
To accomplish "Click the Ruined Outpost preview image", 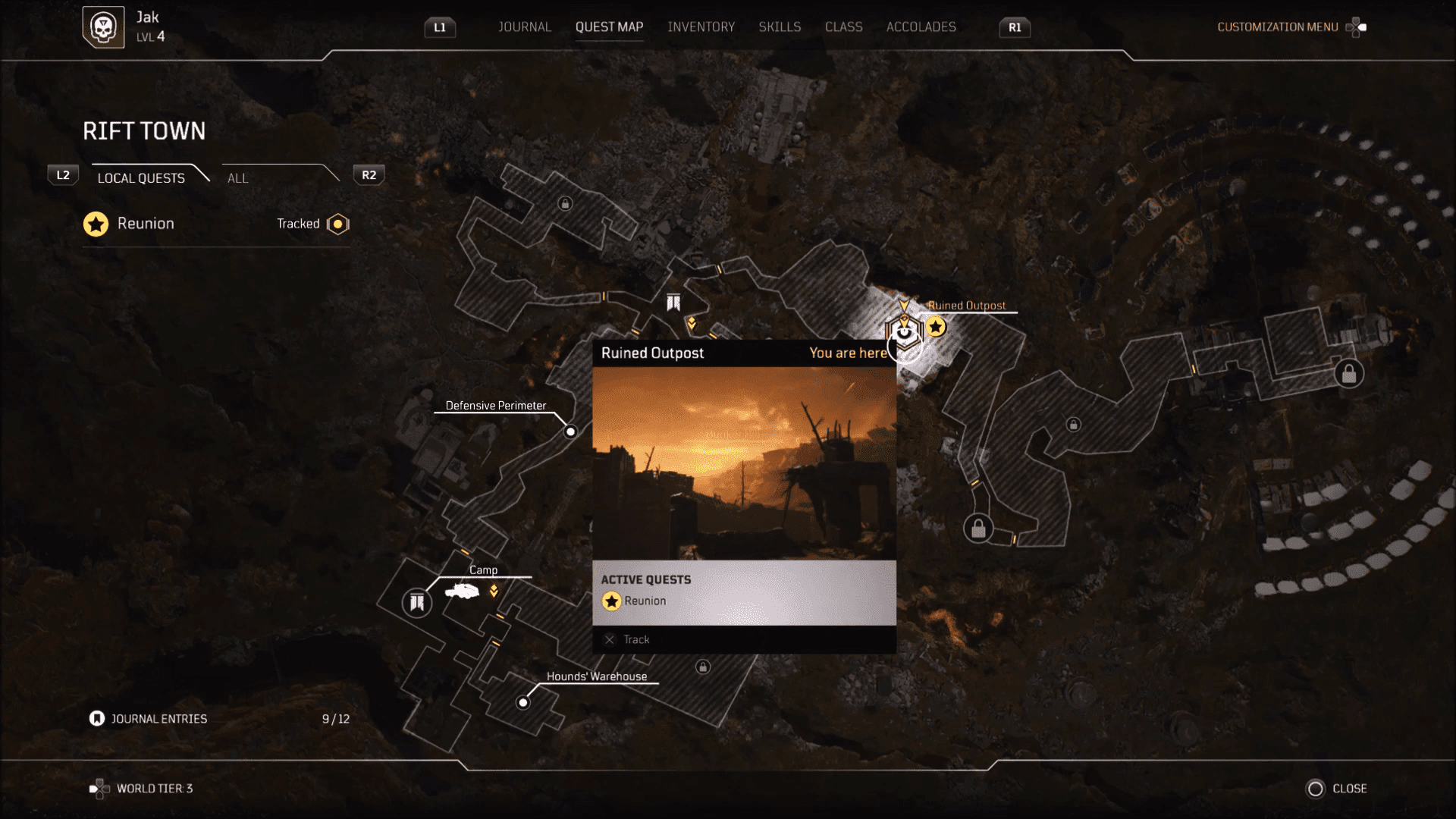I will (x=744, y=466).
